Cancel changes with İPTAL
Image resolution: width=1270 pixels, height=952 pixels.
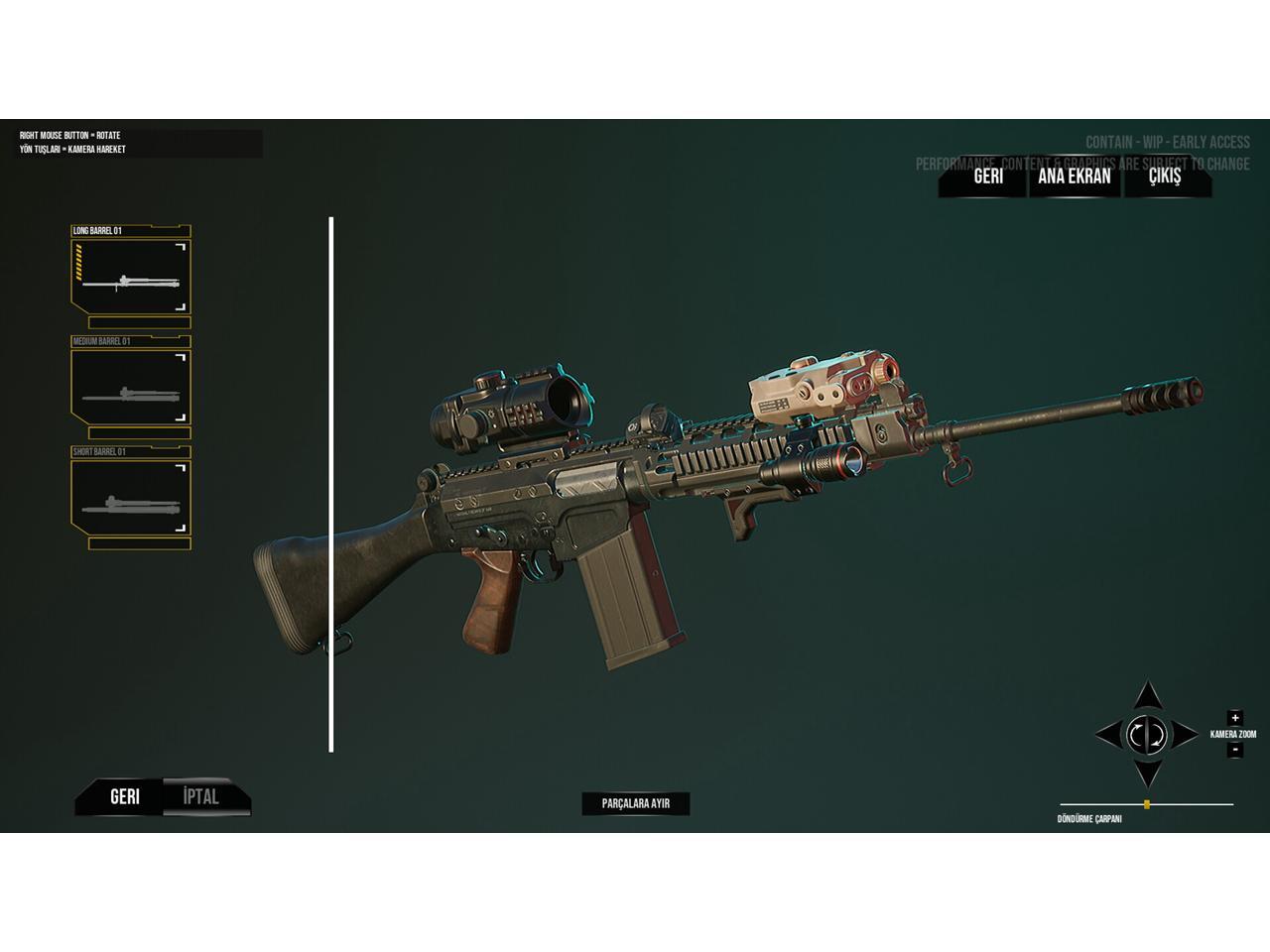(x=201, y=796)
